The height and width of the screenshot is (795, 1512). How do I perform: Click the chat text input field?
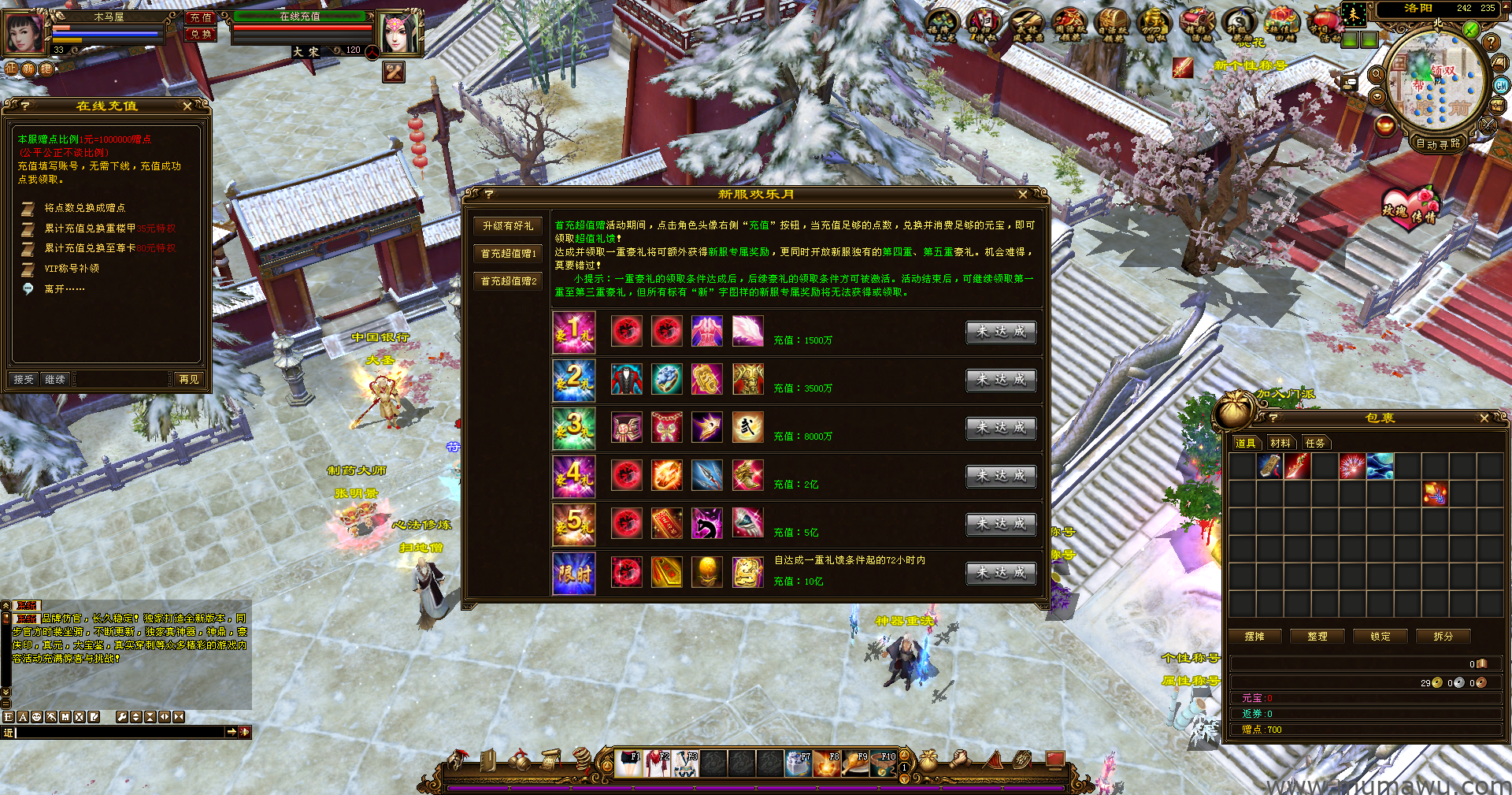118,733
